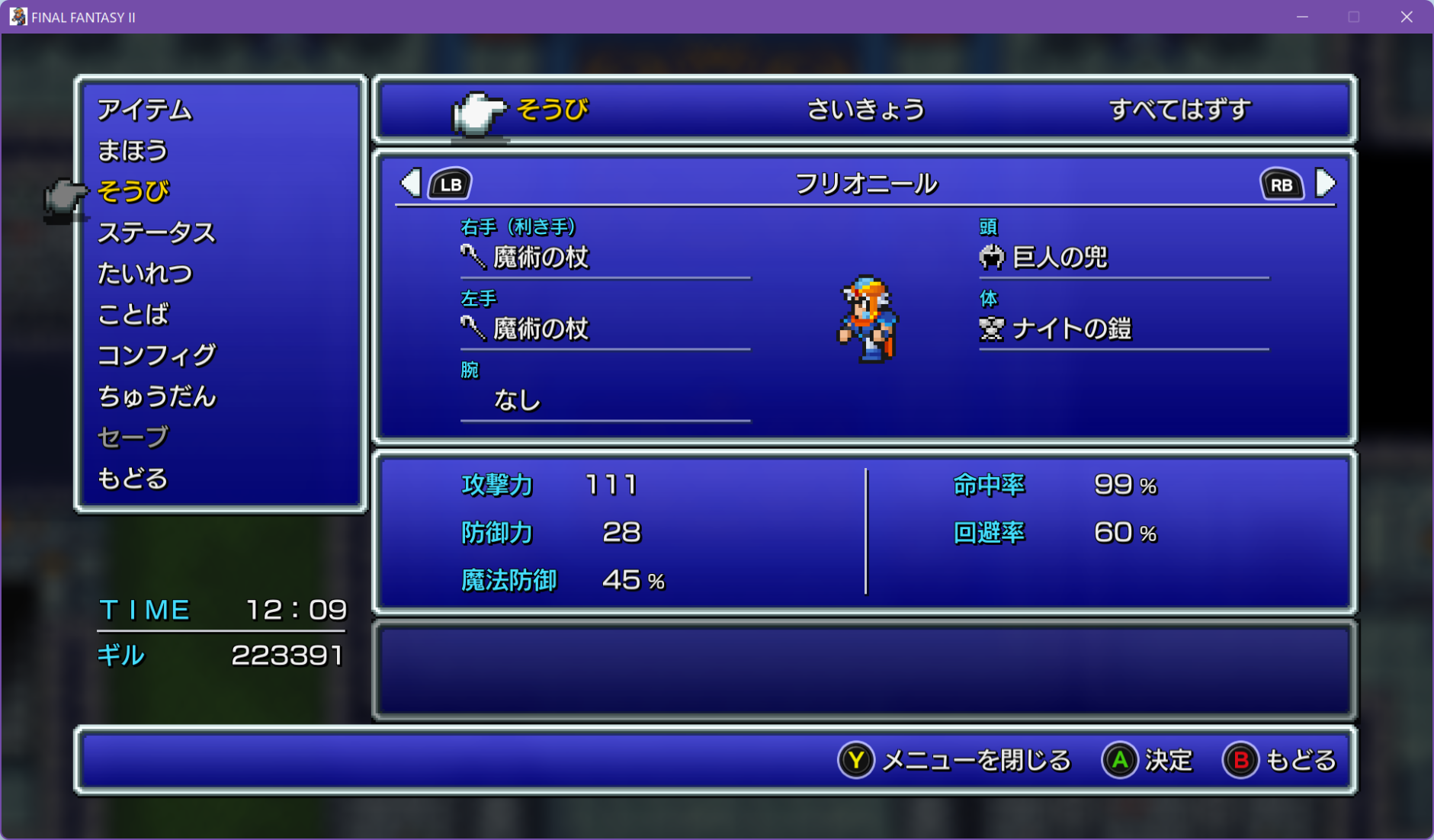The height and width of the screenshot is (840, 1434).
Task: Switch to next character with right arrow
Action: pos(1325,184)
